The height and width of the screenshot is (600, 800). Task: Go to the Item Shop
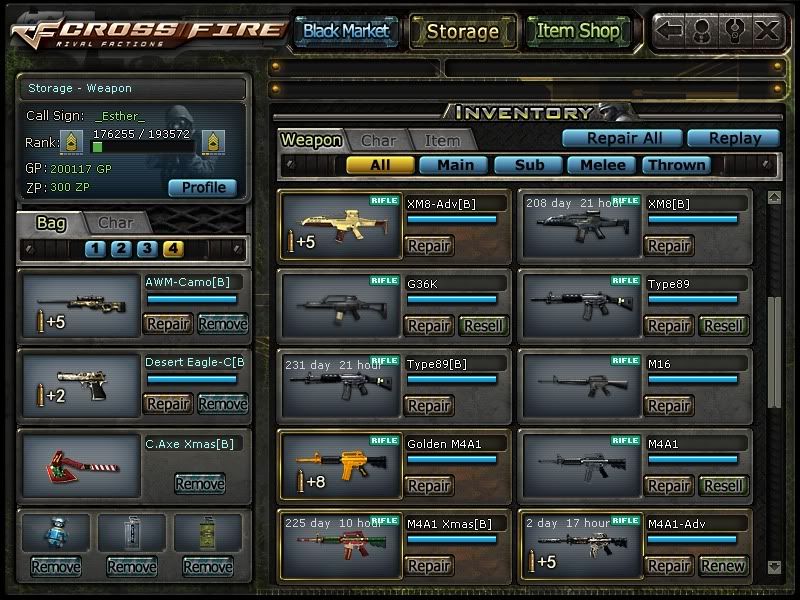coord(578,31)
